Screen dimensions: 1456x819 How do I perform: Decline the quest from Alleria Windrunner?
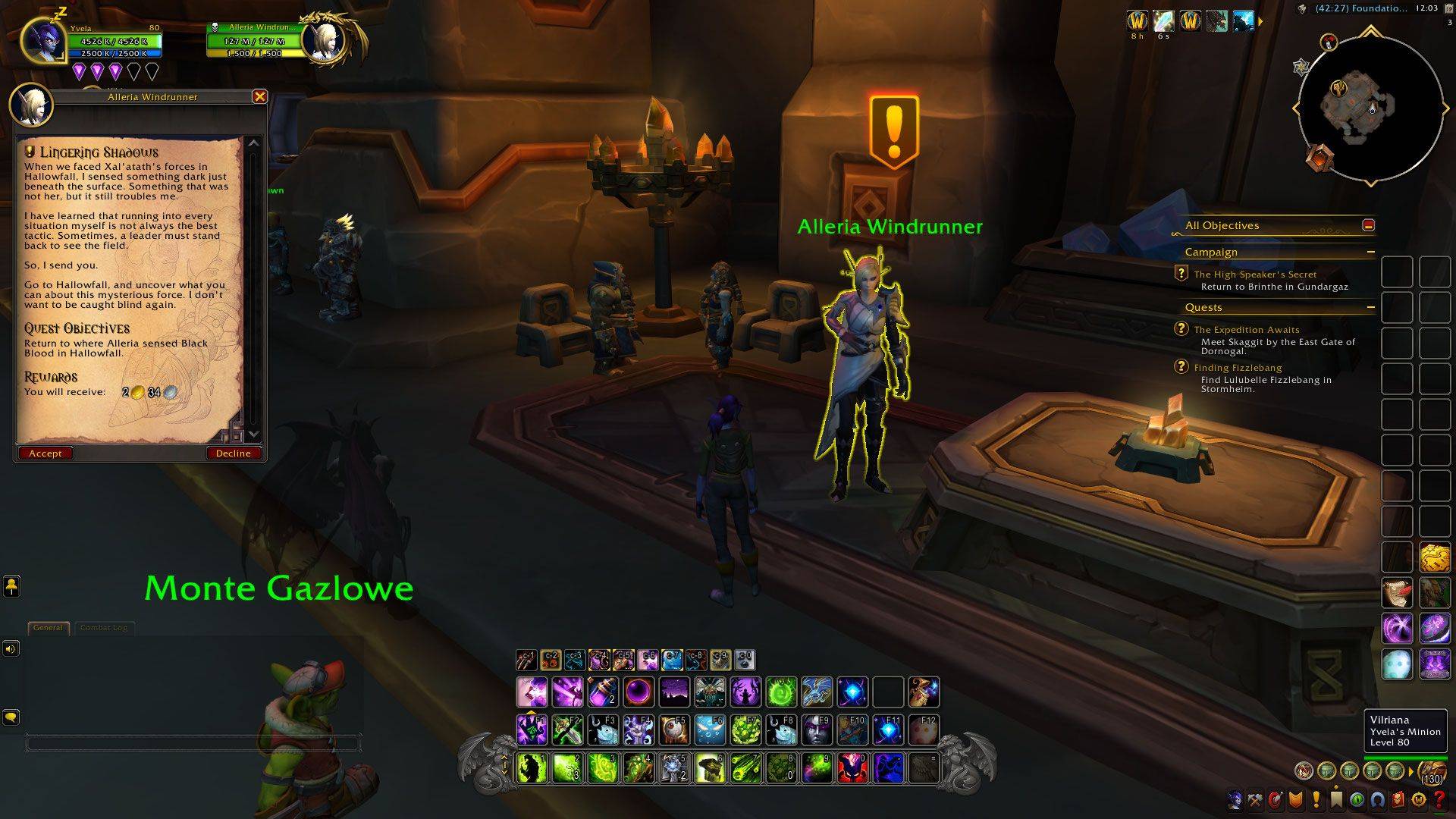point(233,453)
